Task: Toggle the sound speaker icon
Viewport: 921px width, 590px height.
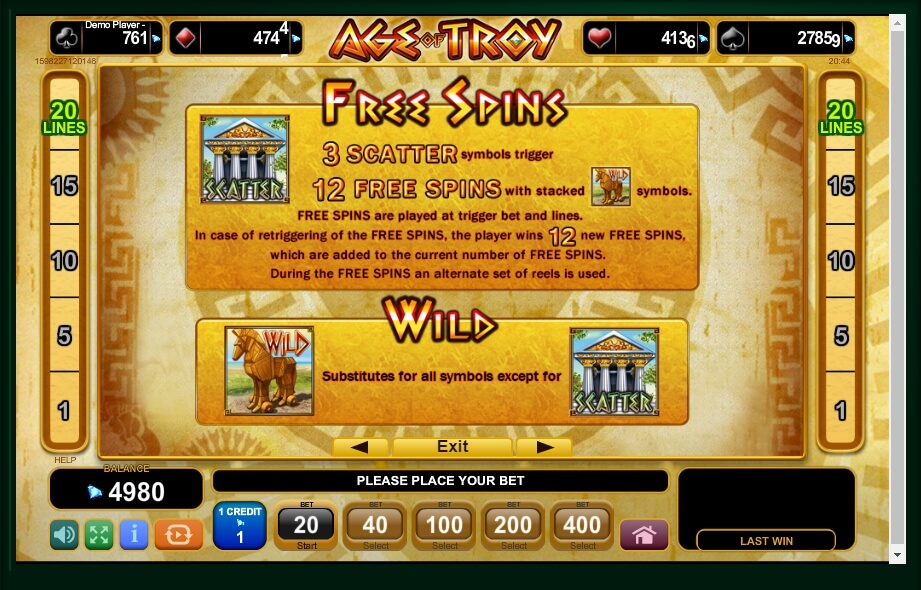Action: [x=64, y=535]
